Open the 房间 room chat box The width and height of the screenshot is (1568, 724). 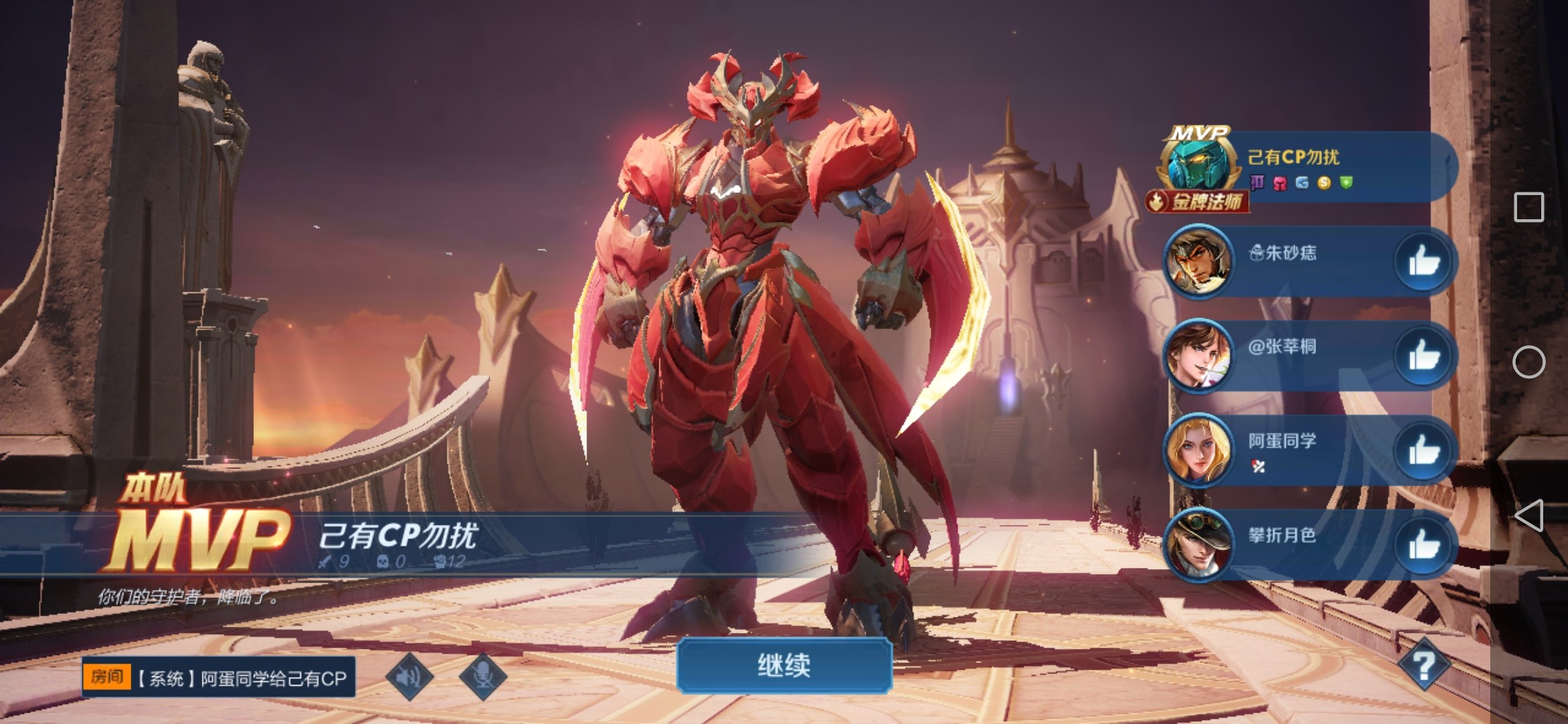pos(218,678)
